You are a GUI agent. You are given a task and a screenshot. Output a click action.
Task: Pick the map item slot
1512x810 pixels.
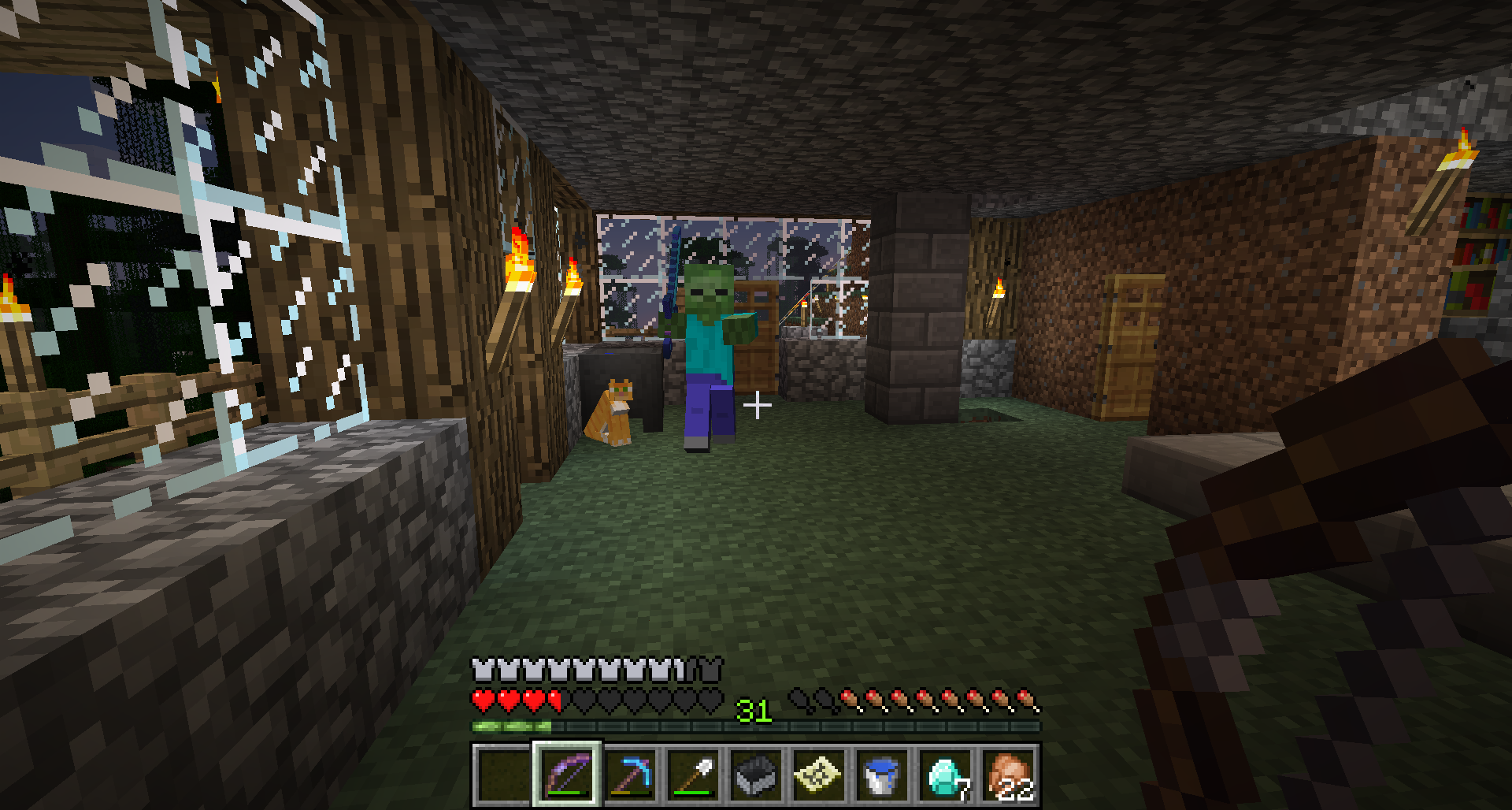820,775
